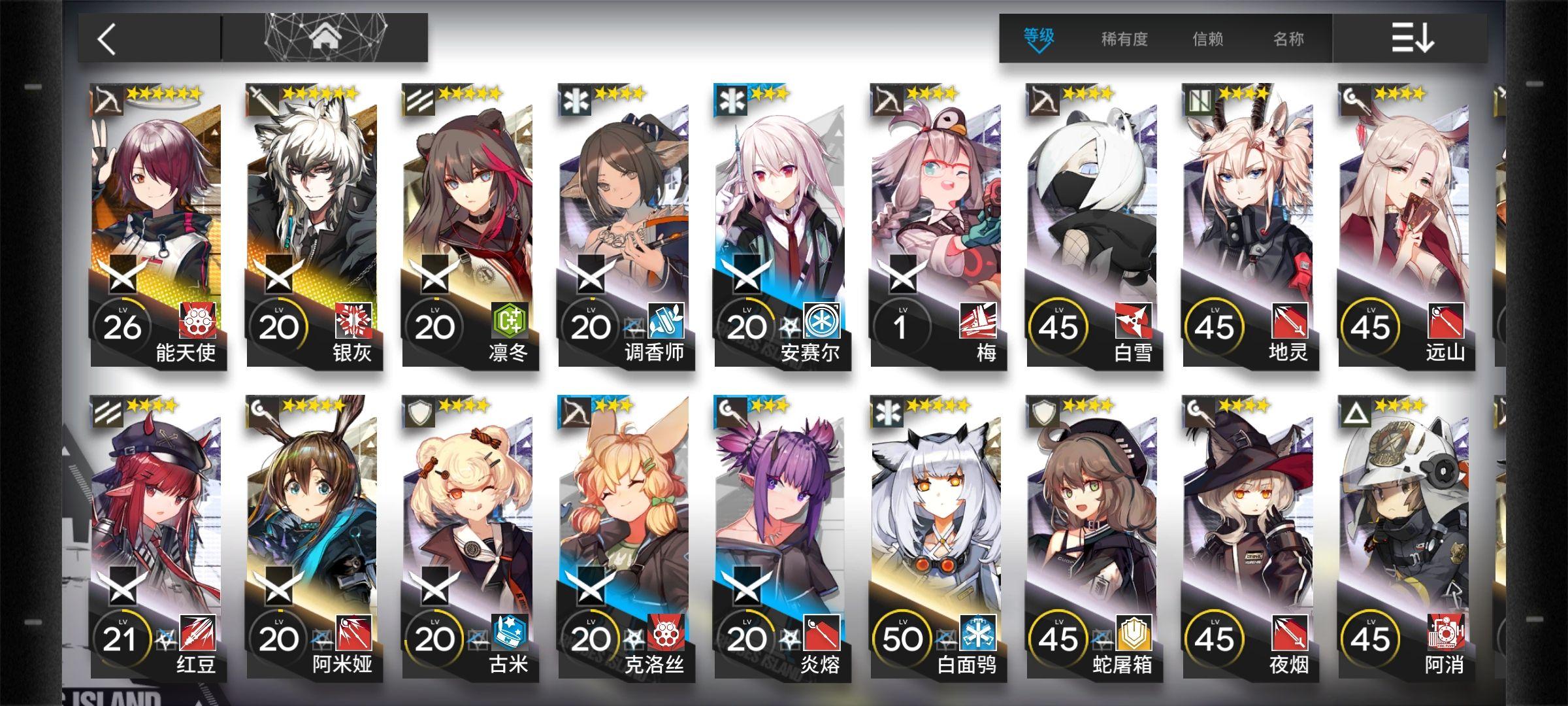Go back using the arrow button
The width and height of the screenshot is (1568, 706).
coord(108,39)
